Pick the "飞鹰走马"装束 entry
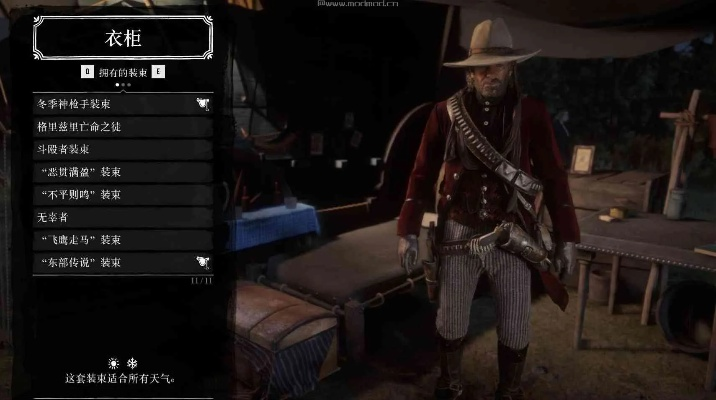This screenshot has width=716, height=400. pyautogui.click(x=122, y=240)
